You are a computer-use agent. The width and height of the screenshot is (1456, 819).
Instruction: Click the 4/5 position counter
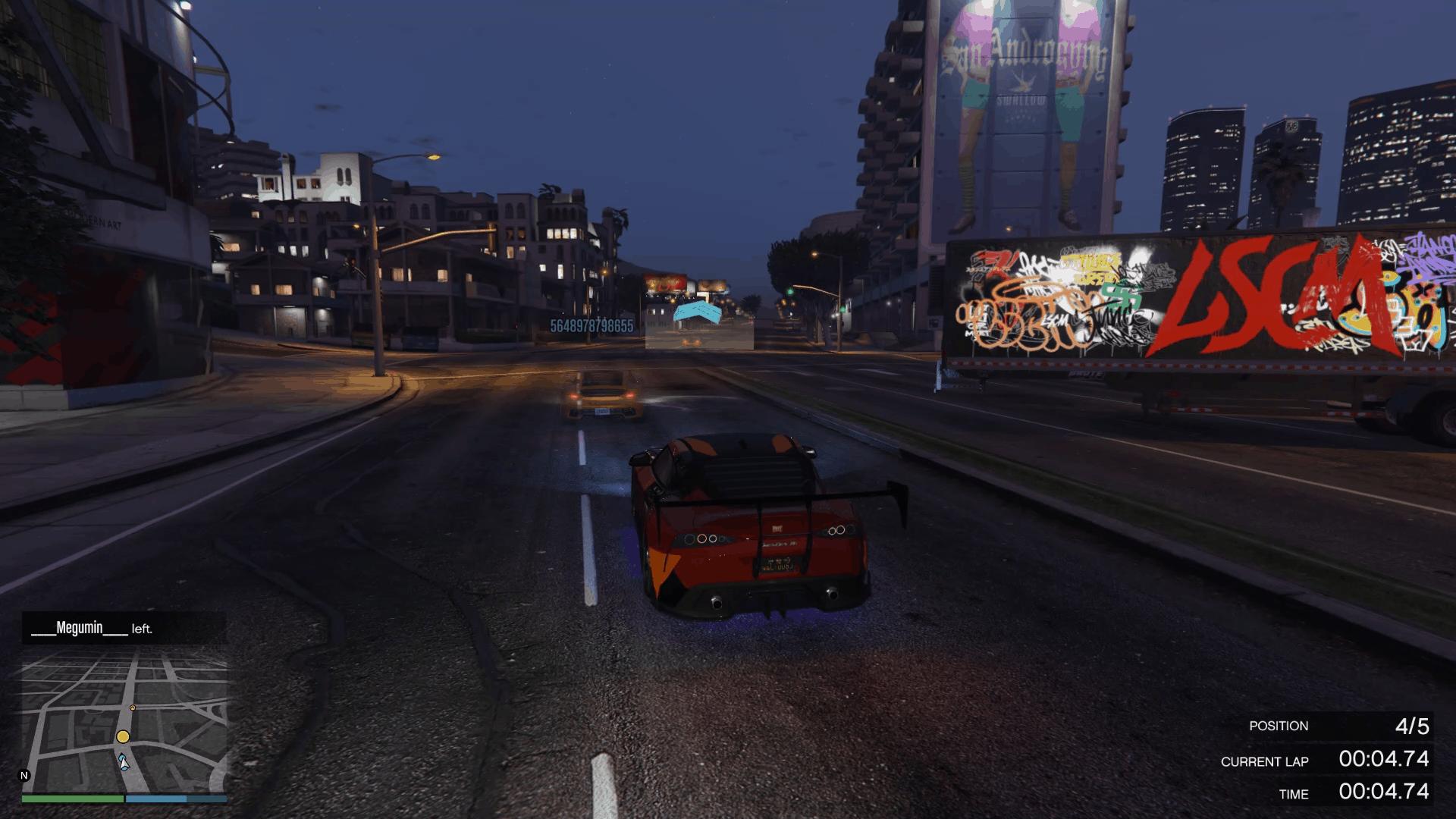[1412, 725]
